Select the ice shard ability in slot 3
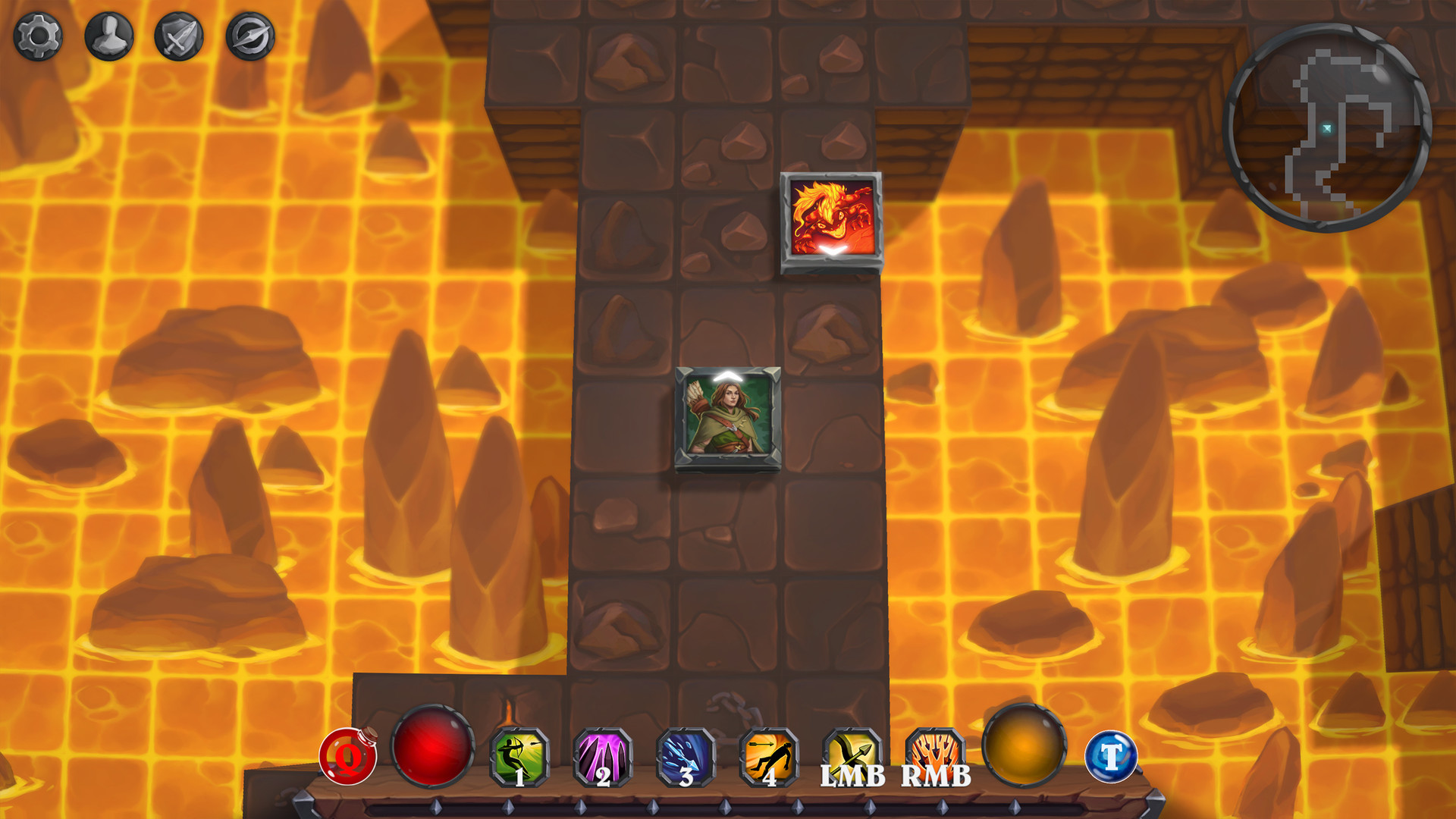 pyautogui.click(x=686, y=758)
